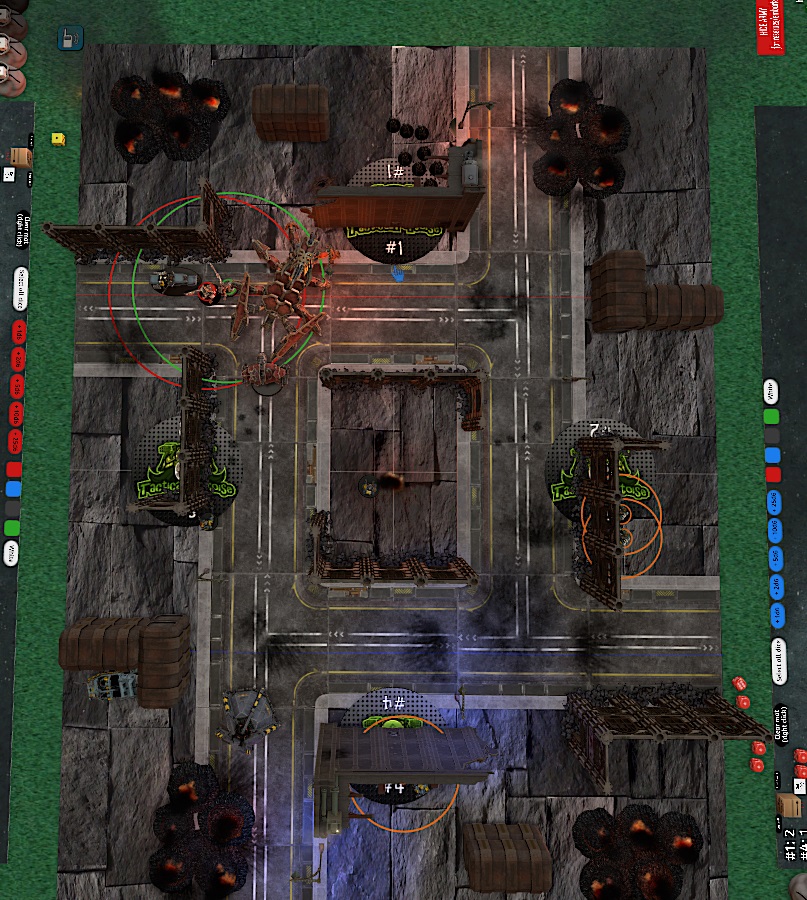The width and height of the screenshot is (807, 900).
Task: Clear the red-button dice mat
Action: point(19,231)
